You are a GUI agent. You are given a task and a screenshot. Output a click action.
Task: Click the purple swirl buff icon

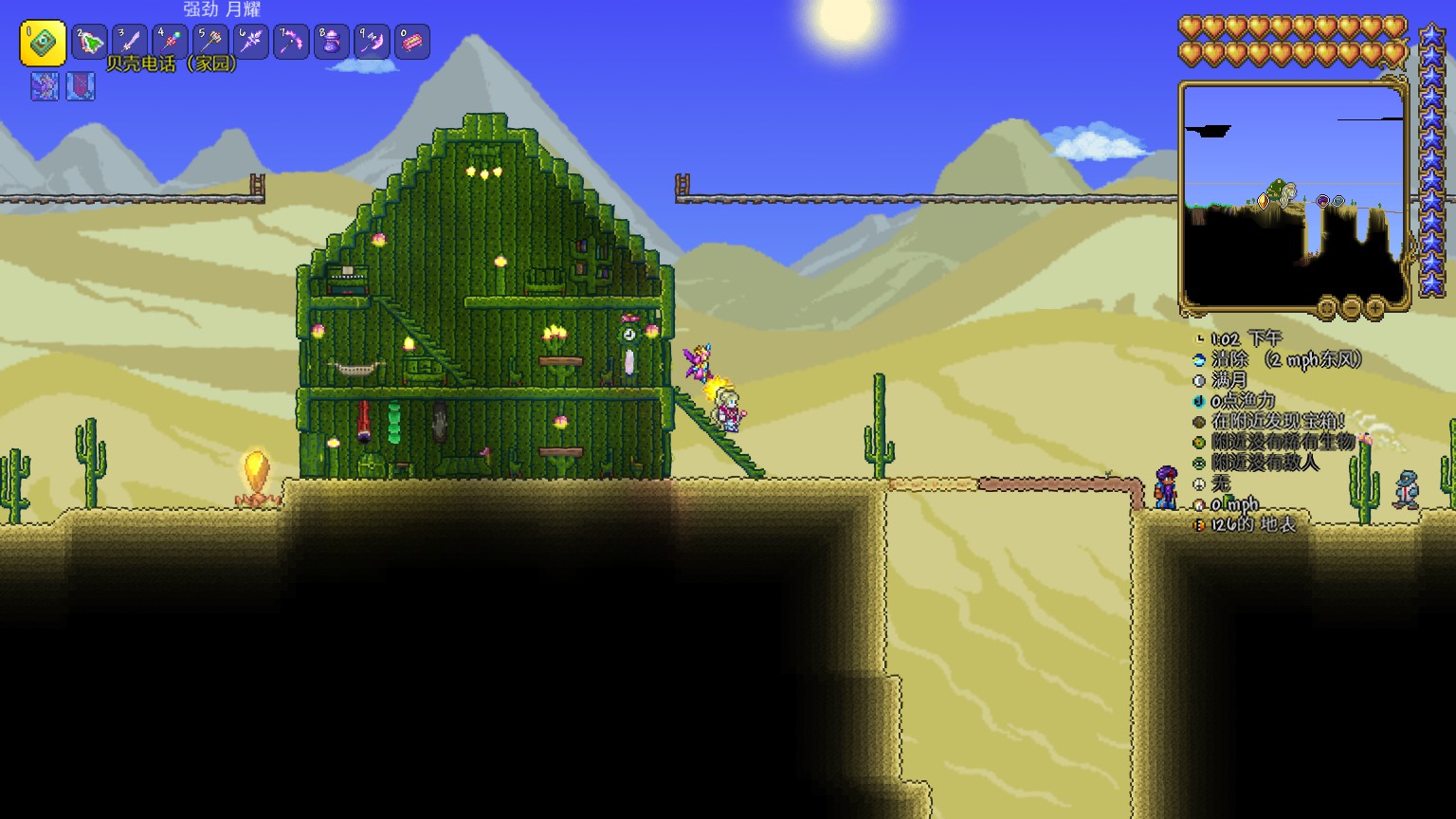(x=45, y=86)
